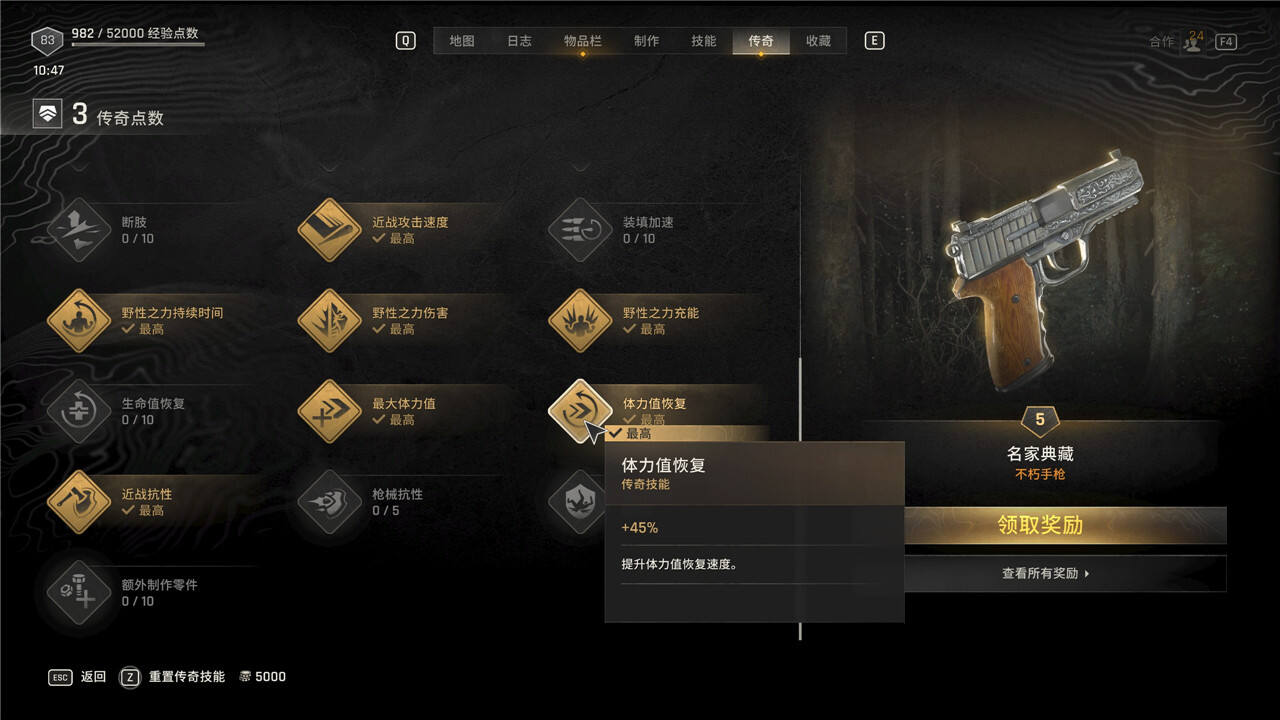Select the 物品栏 tab
Viewport: 1280px width, 720px height.
coord(582,41)
